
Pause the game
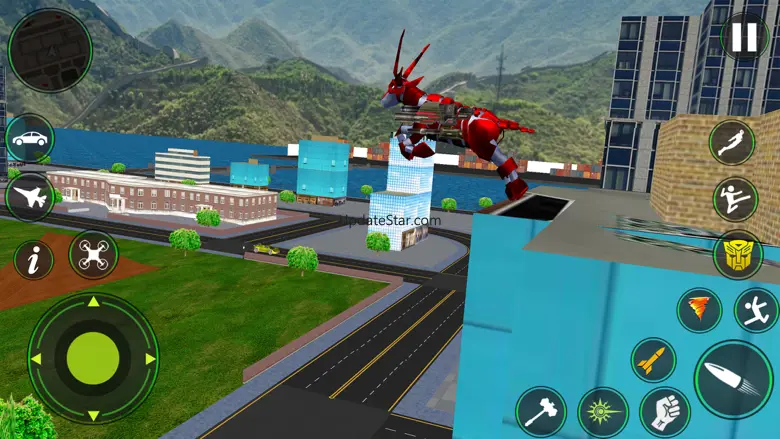click(x=745, y=38)
